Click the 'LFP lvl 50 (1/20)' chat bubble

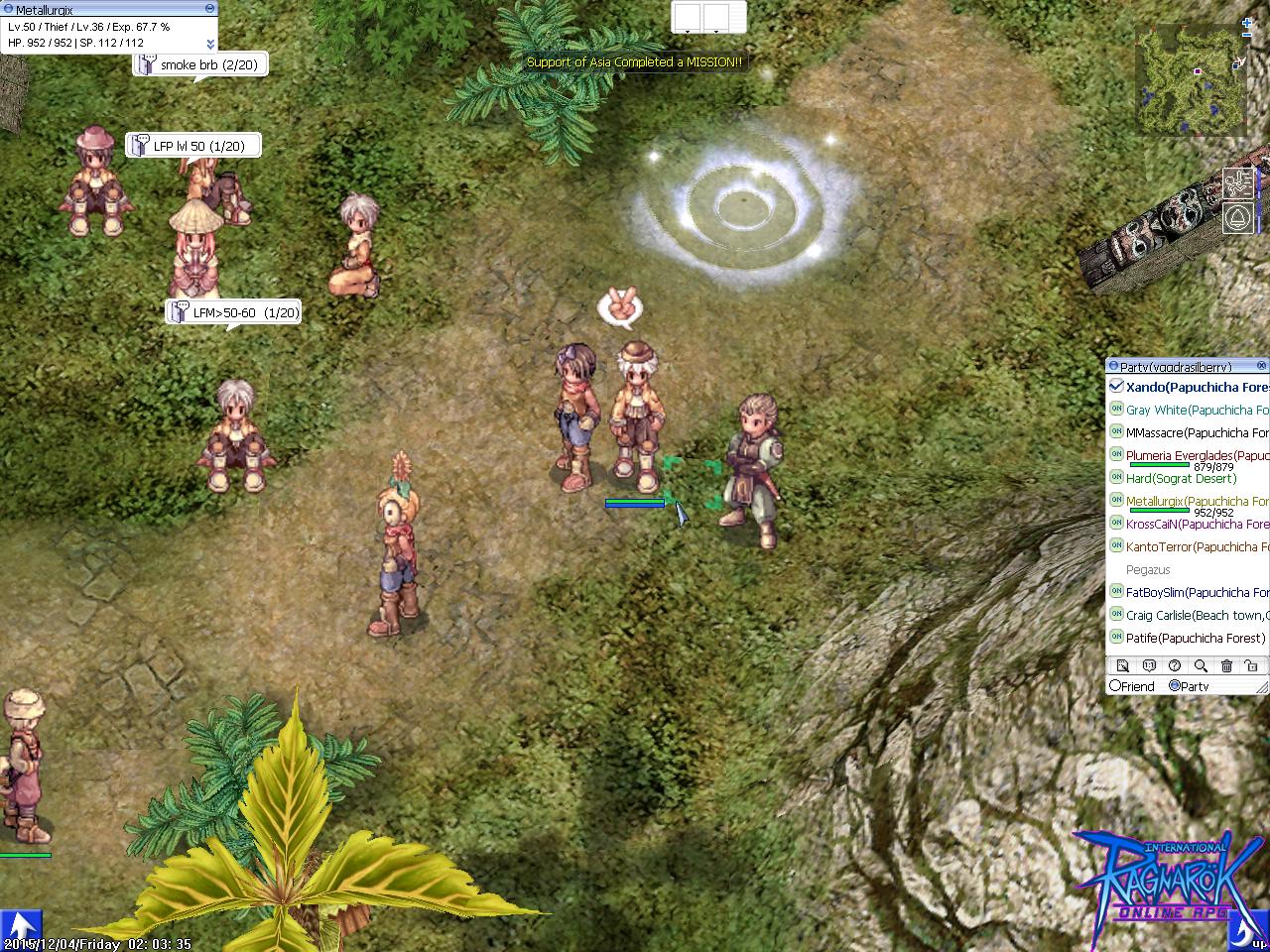[191, 145]
